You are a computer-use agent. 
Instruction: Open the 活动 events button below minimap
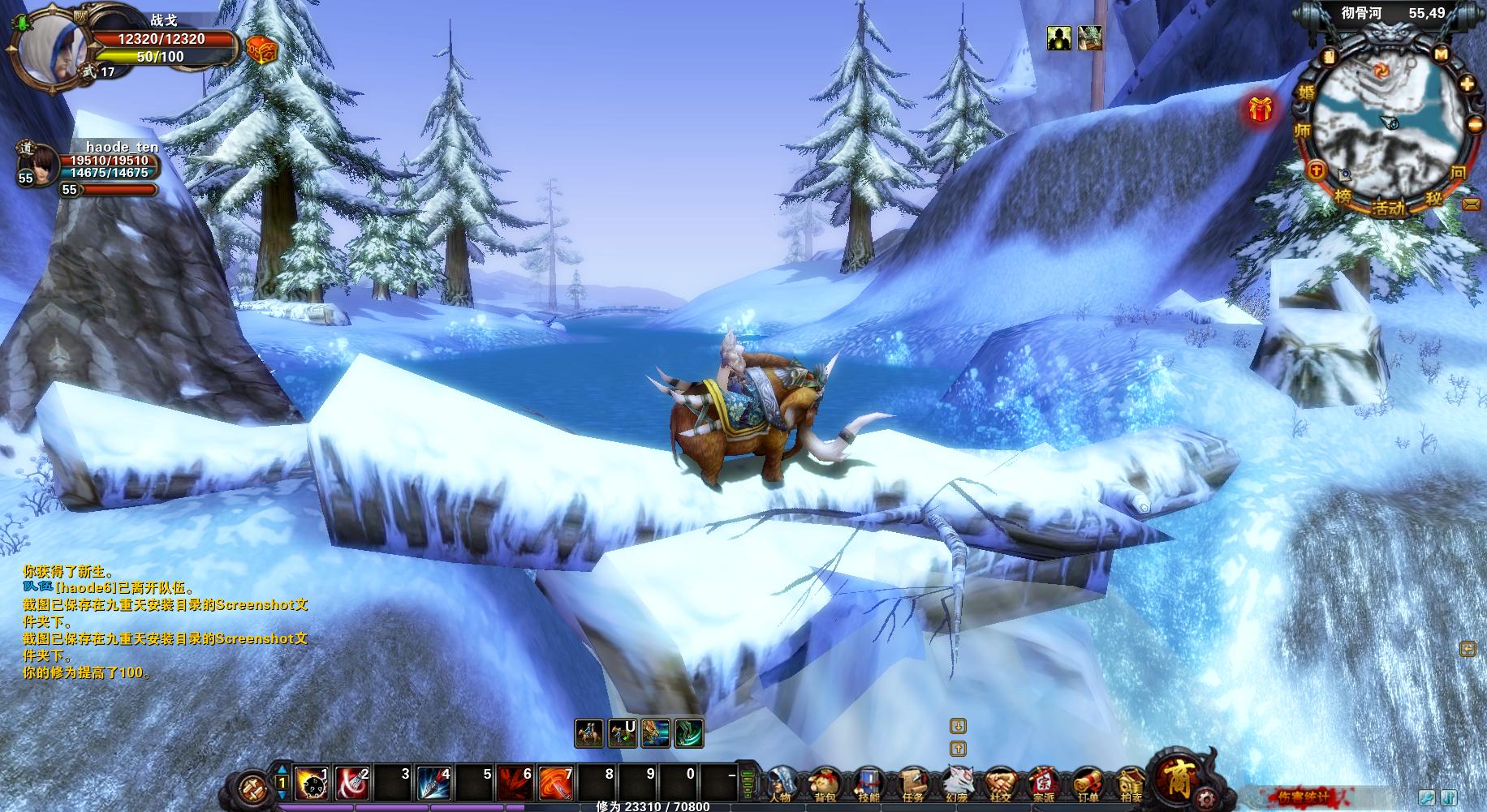click(x=1387, y=208)
